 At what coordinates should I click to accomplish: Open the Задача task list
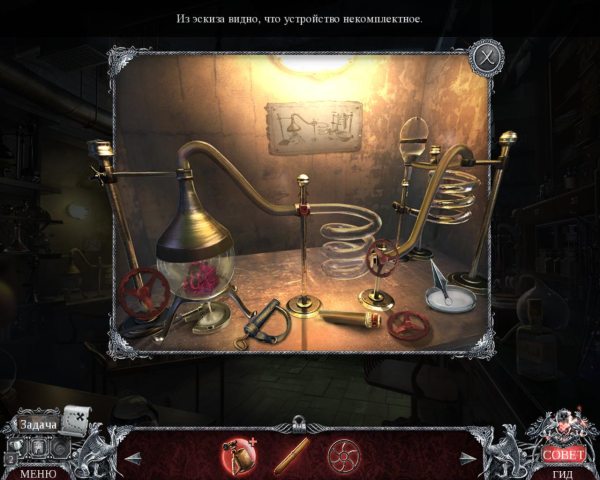pyautogui.click(x=37, y=424)
